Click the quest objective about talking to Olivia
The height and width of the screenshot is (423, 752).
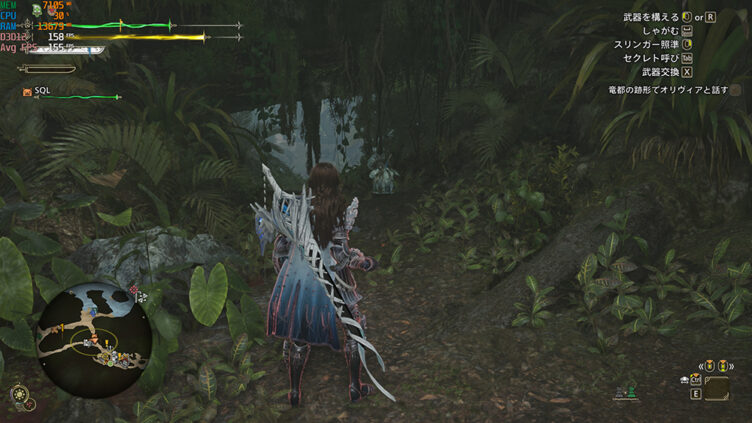tap(667, 90)
